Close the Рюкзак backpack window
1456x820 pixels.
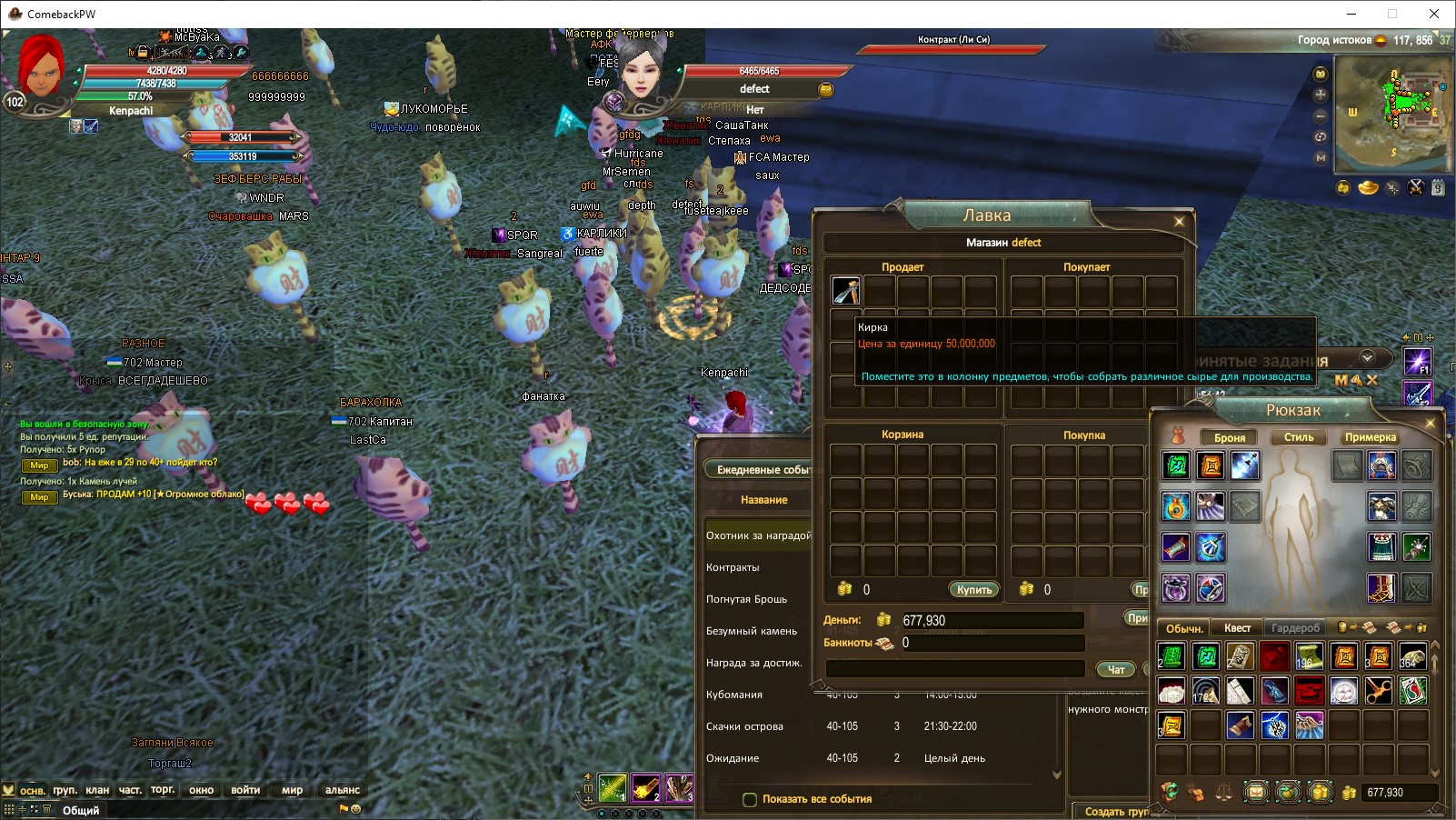[x=1430, y=424]
